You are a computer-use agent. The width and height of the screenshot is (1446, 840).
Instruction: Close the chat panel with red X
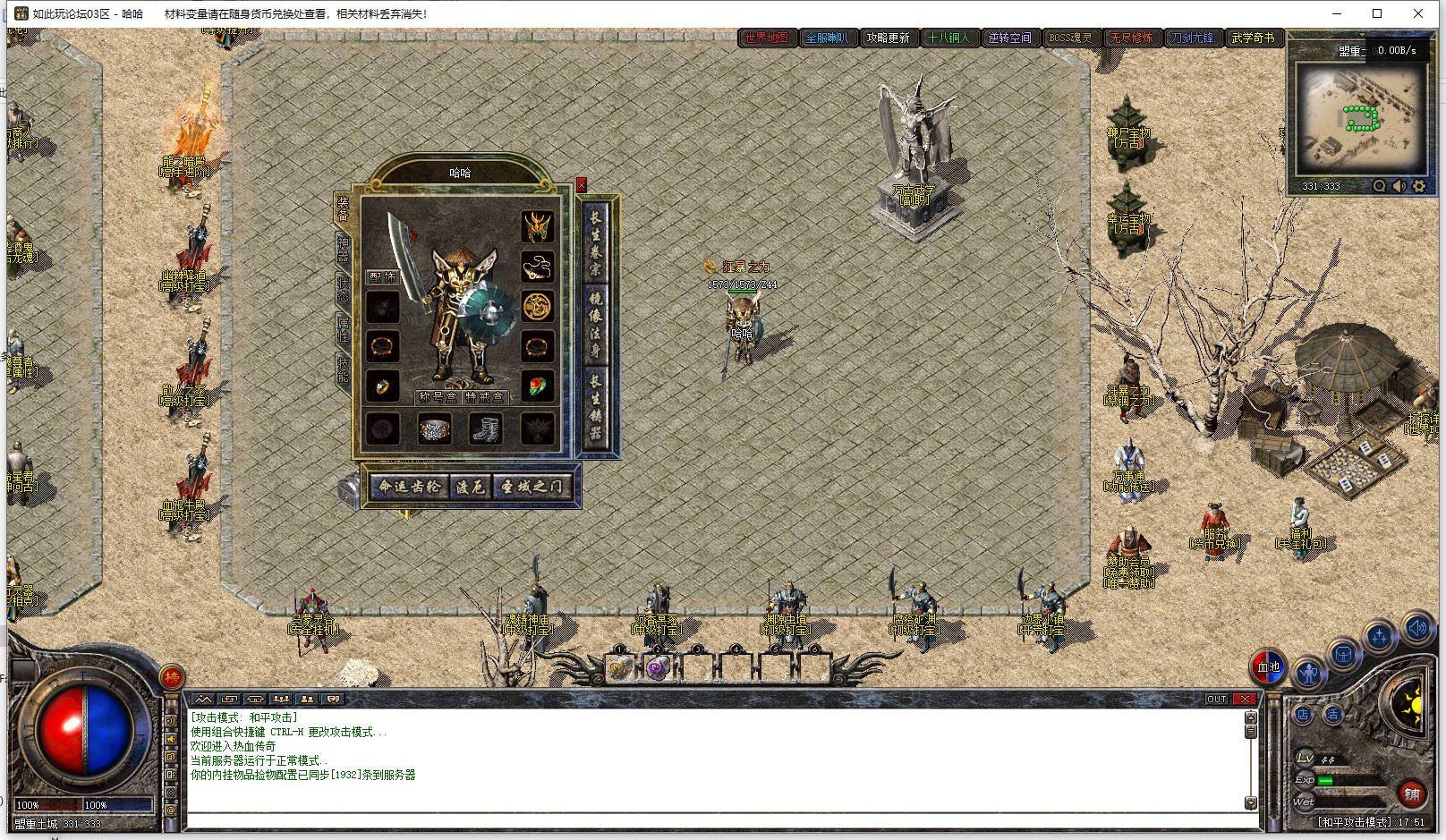click(1245, 700)
